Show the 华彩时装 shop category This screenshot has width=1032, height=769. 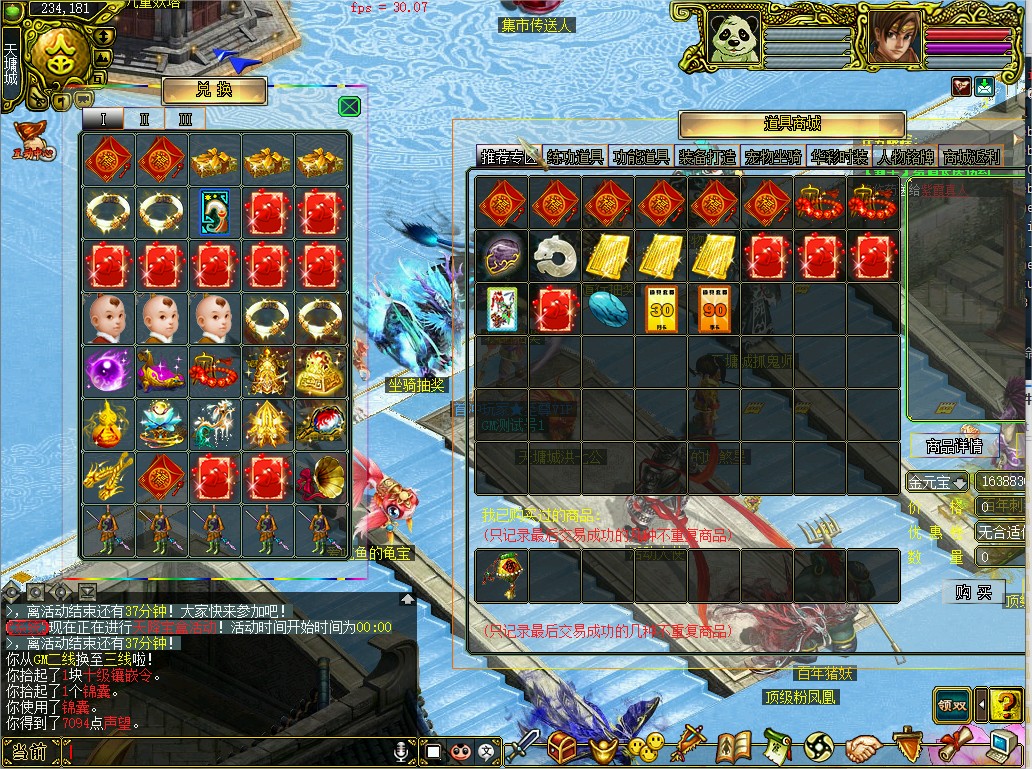coord(839,157)
